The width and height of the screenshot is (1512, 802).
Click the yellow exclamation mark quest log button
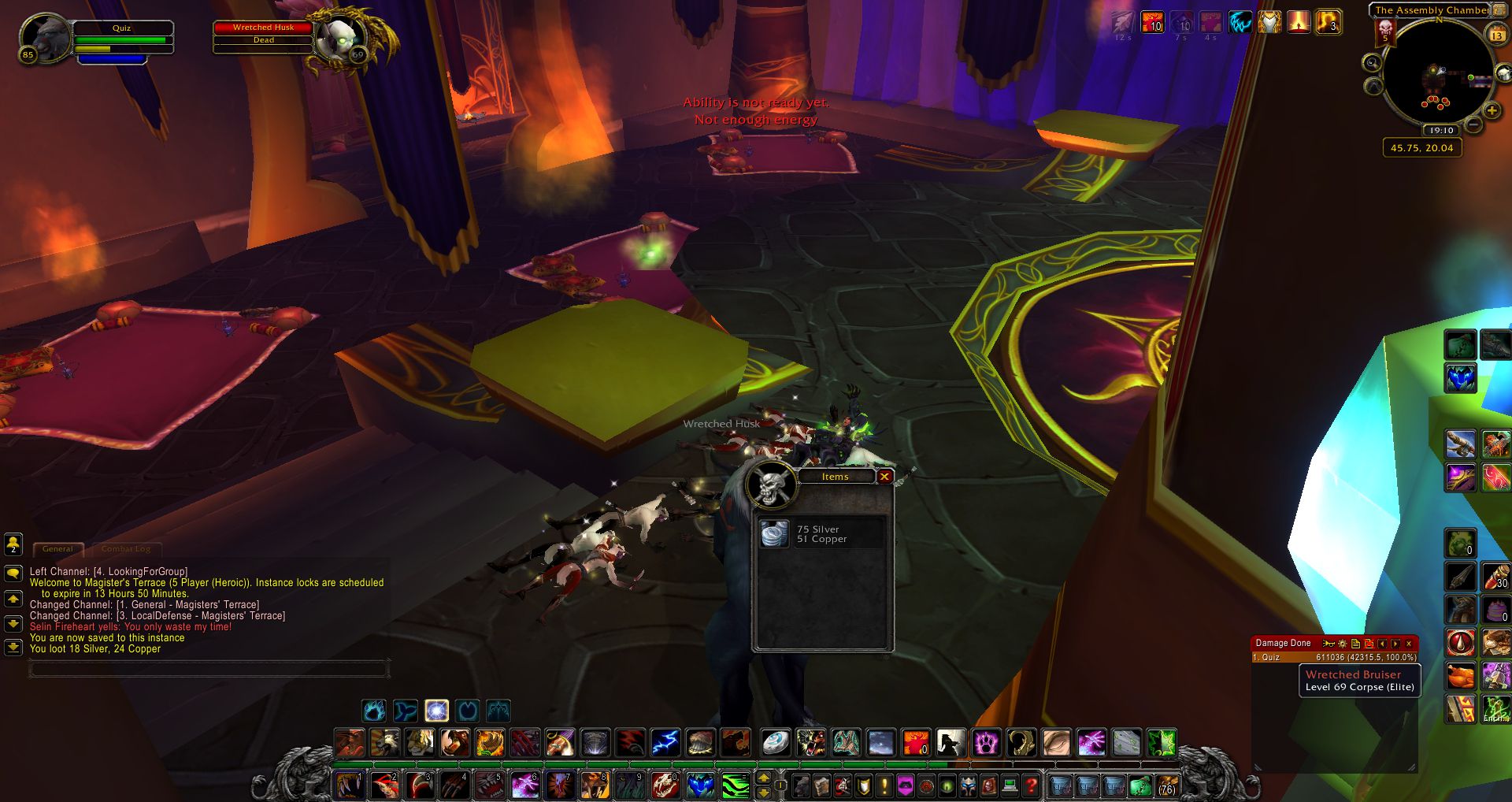pos(884,785)
